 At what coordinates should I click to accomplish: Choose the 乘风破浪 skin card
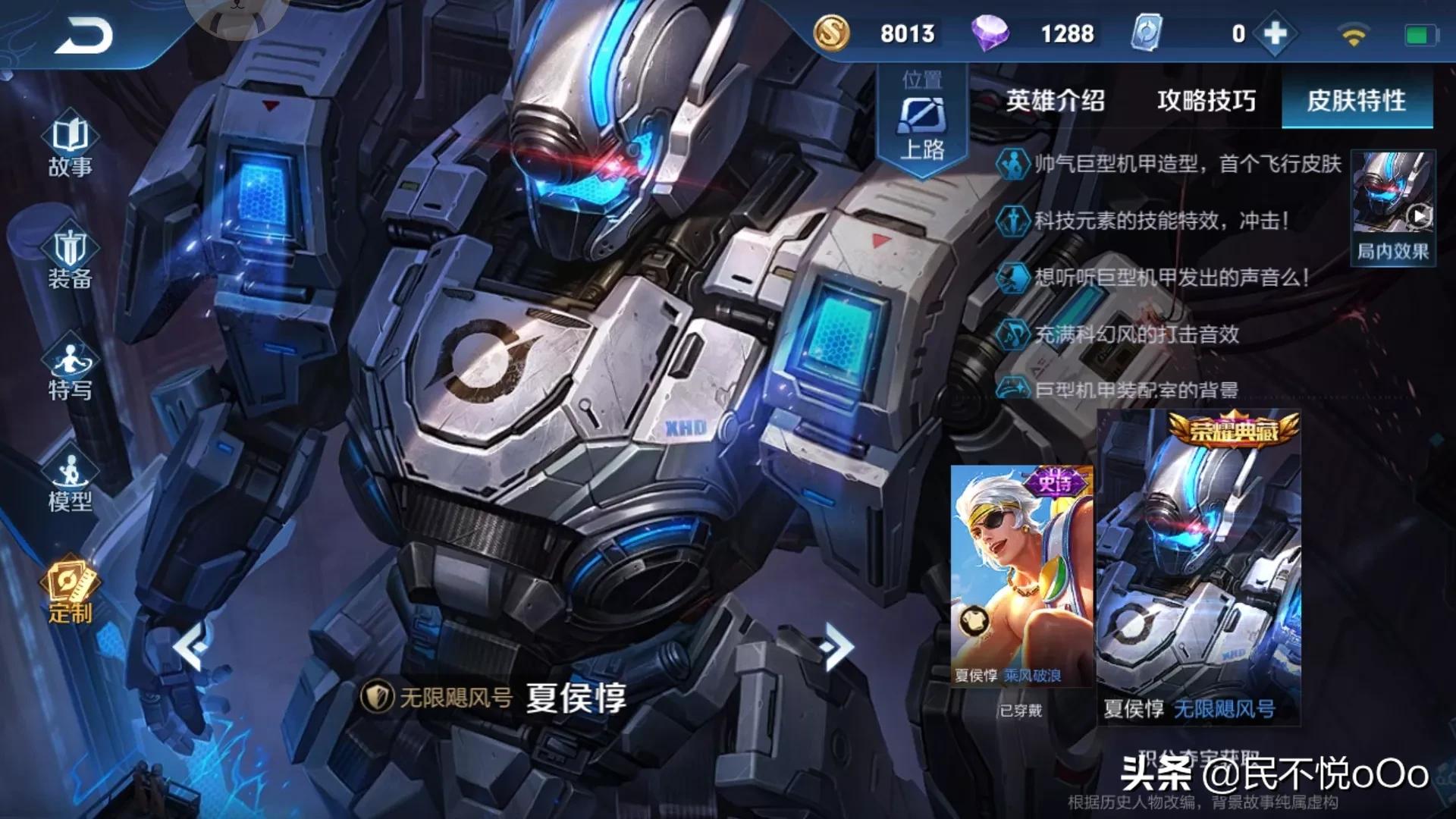[x=1021, y=576]
